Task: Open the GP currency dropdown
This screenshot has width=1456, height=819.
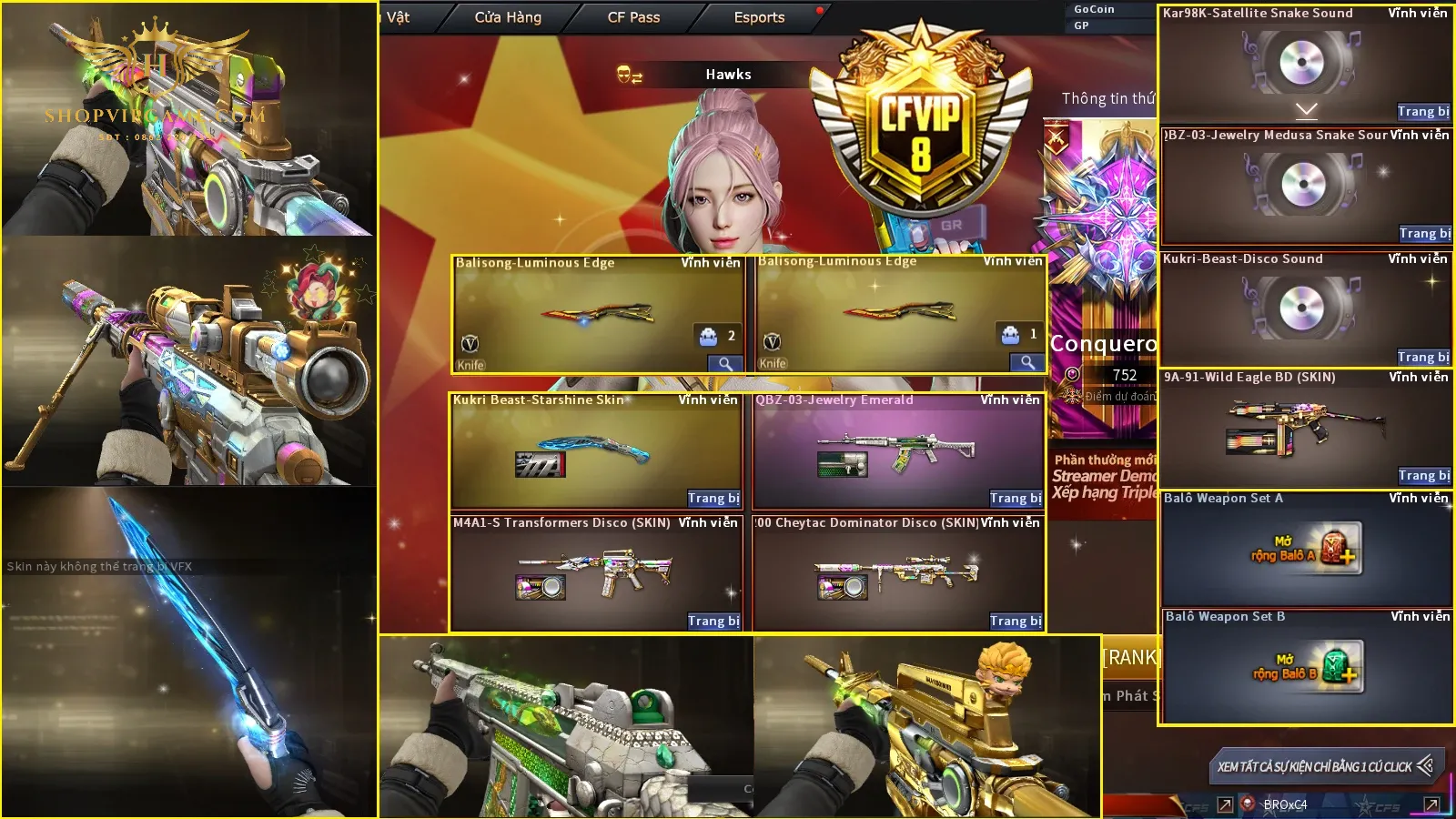Action: (x=1082, y=25)
